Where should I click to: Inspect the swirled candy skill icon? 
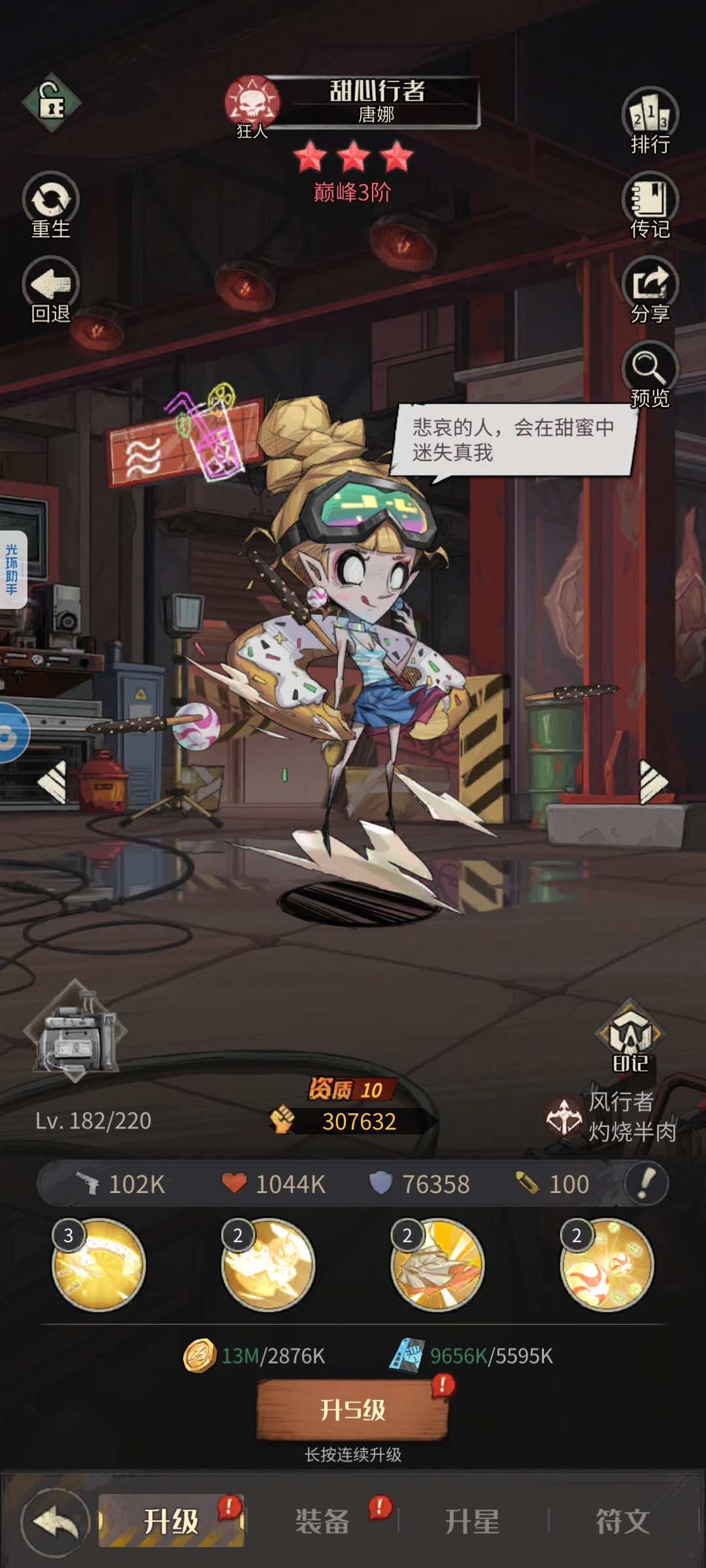(607, 1265)
